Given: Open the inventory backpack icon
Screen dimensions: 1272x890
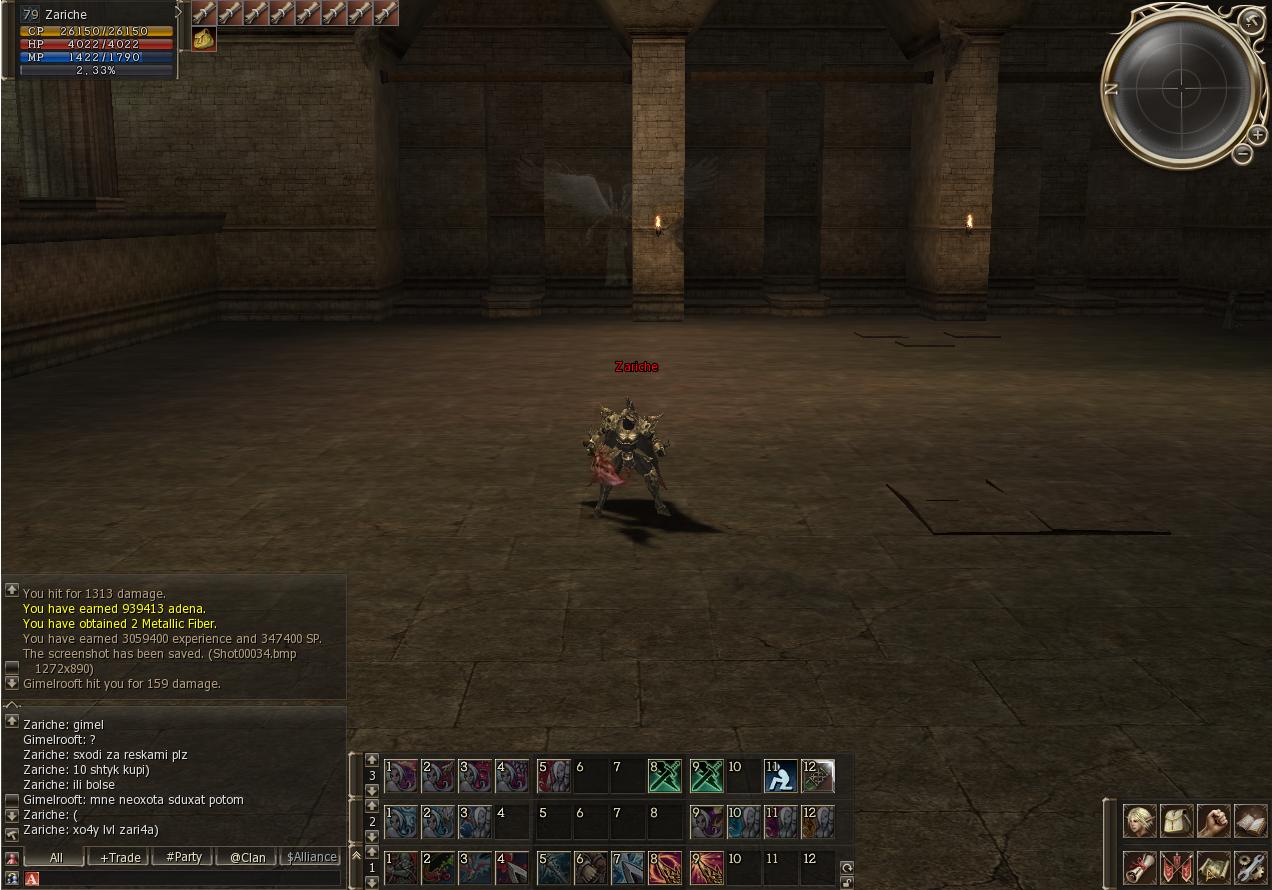Looking at the screenshot, I should click(x=1177, y=821).
